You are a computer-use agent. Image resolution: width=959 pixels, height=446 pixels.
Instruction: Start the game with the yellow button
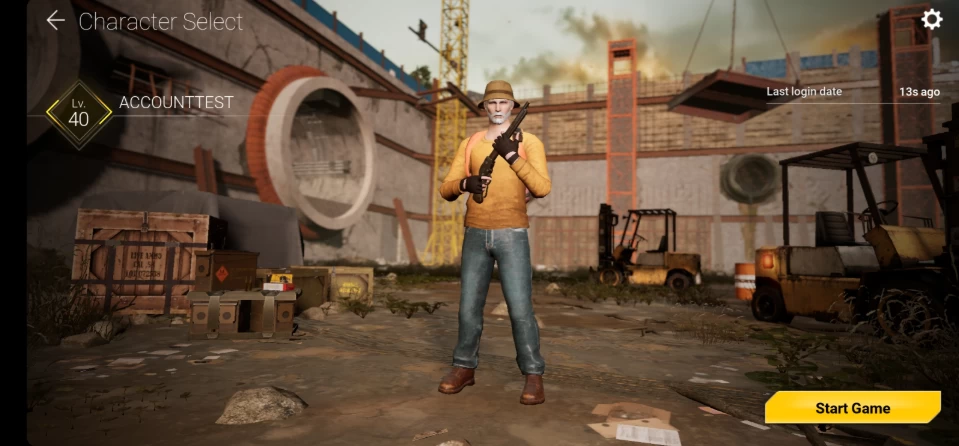pos(852,408)
